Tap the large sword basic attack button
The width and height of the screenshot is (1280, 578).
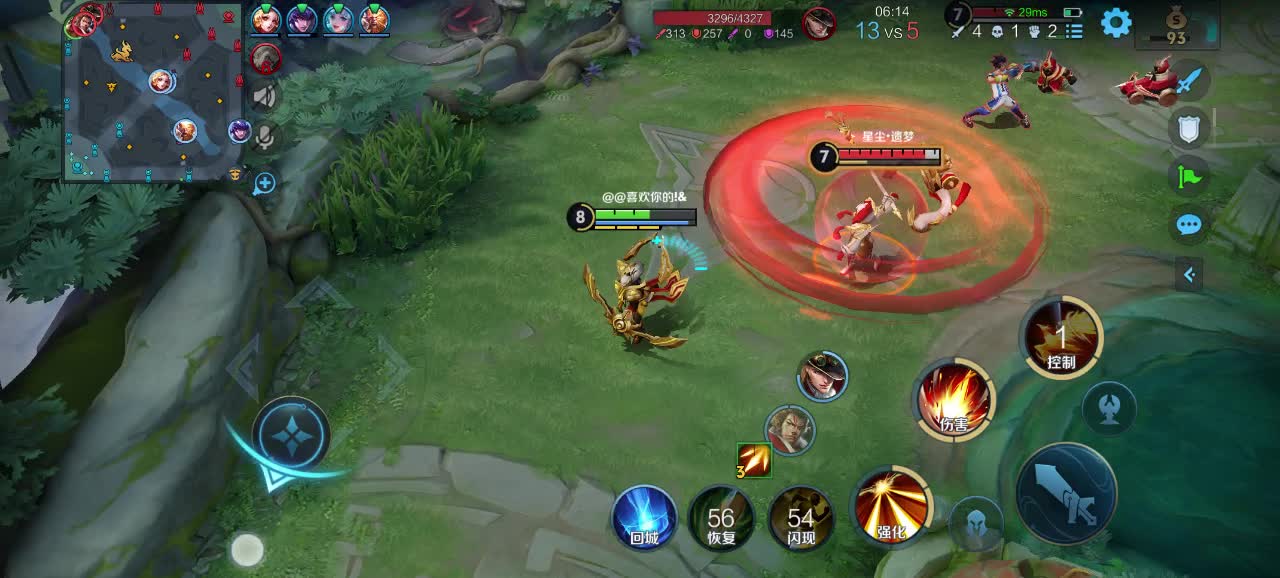click(x=1066, y=494)
